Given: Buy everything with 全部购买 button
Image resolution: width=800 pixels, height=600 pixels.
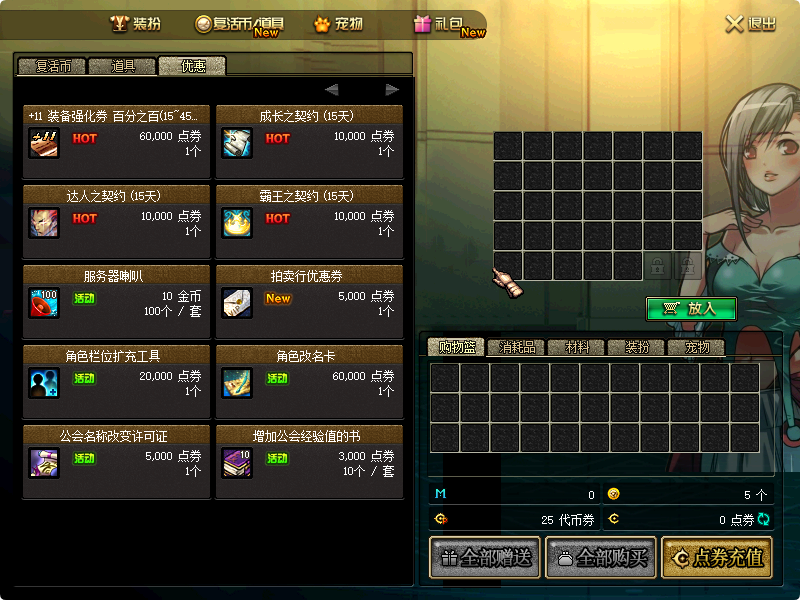Looking at the screenshot, I should tap(600, 558).
